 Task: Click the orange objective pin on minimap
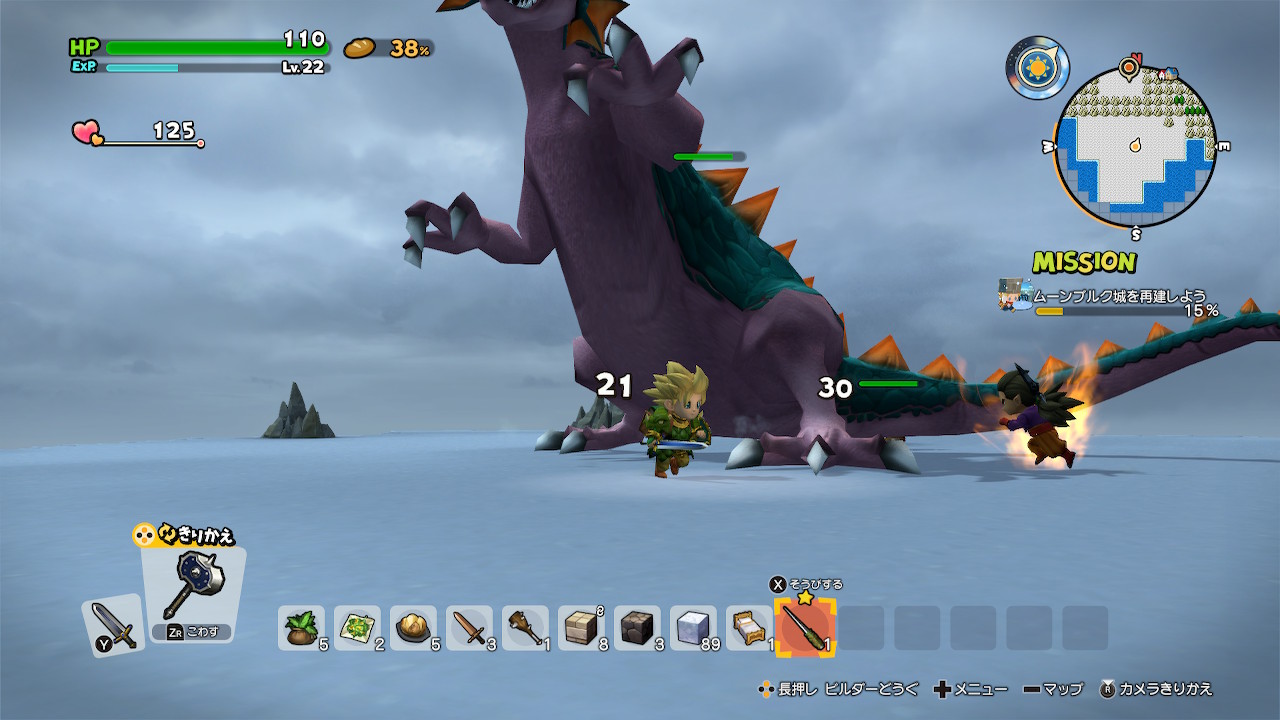1129,68
